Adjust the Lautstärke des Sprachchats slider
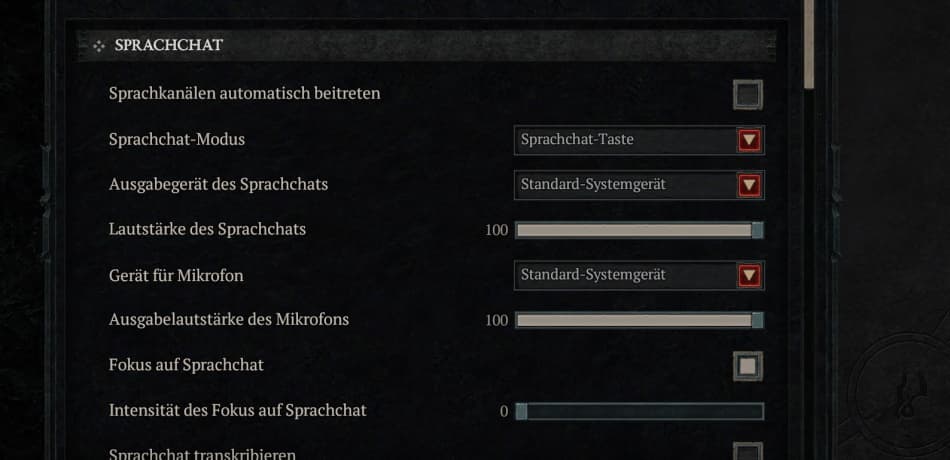950x460 pixels. (638, 230)
